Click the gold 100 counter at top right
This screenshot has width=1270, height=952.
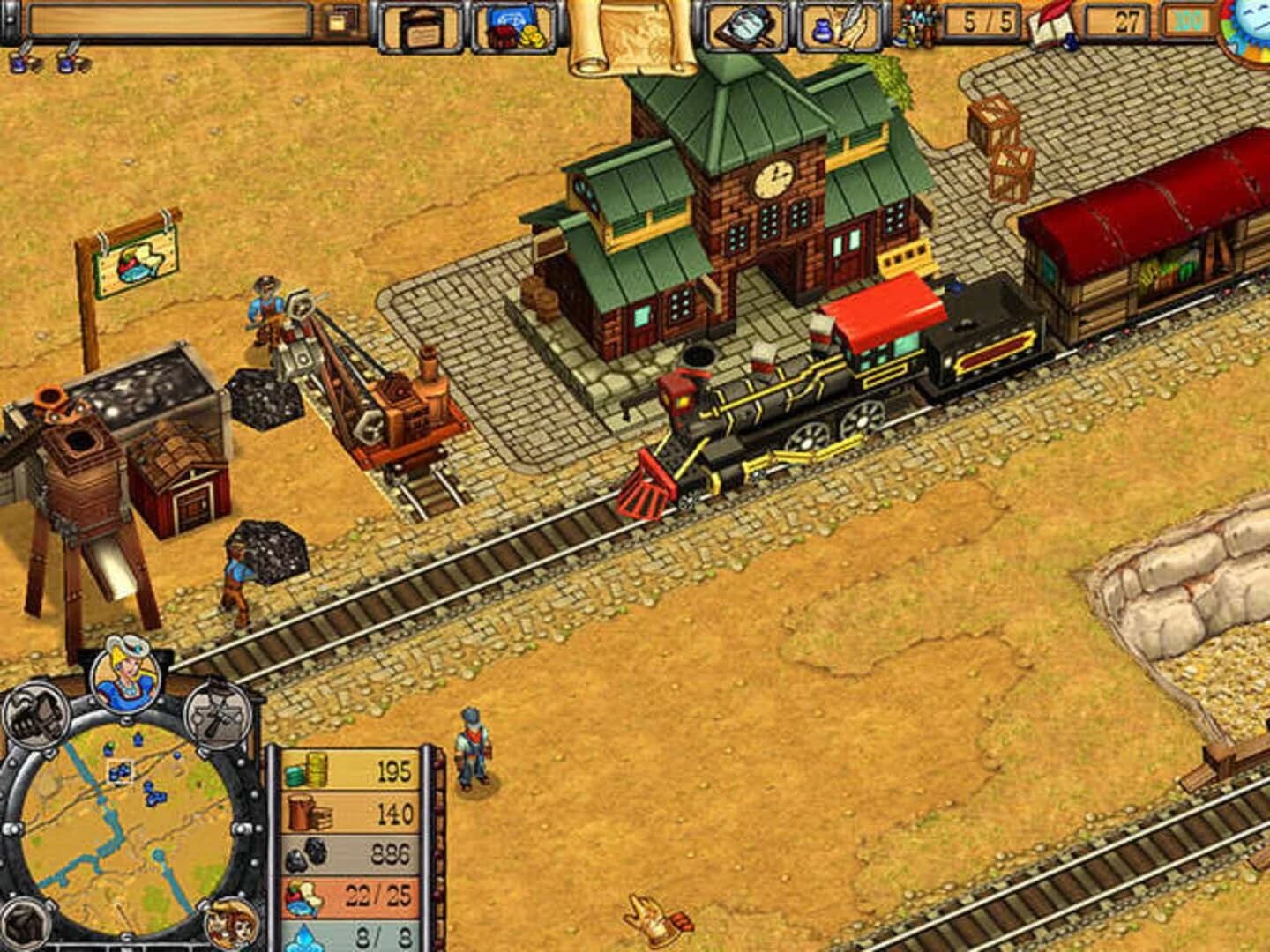click(1191, 20)
